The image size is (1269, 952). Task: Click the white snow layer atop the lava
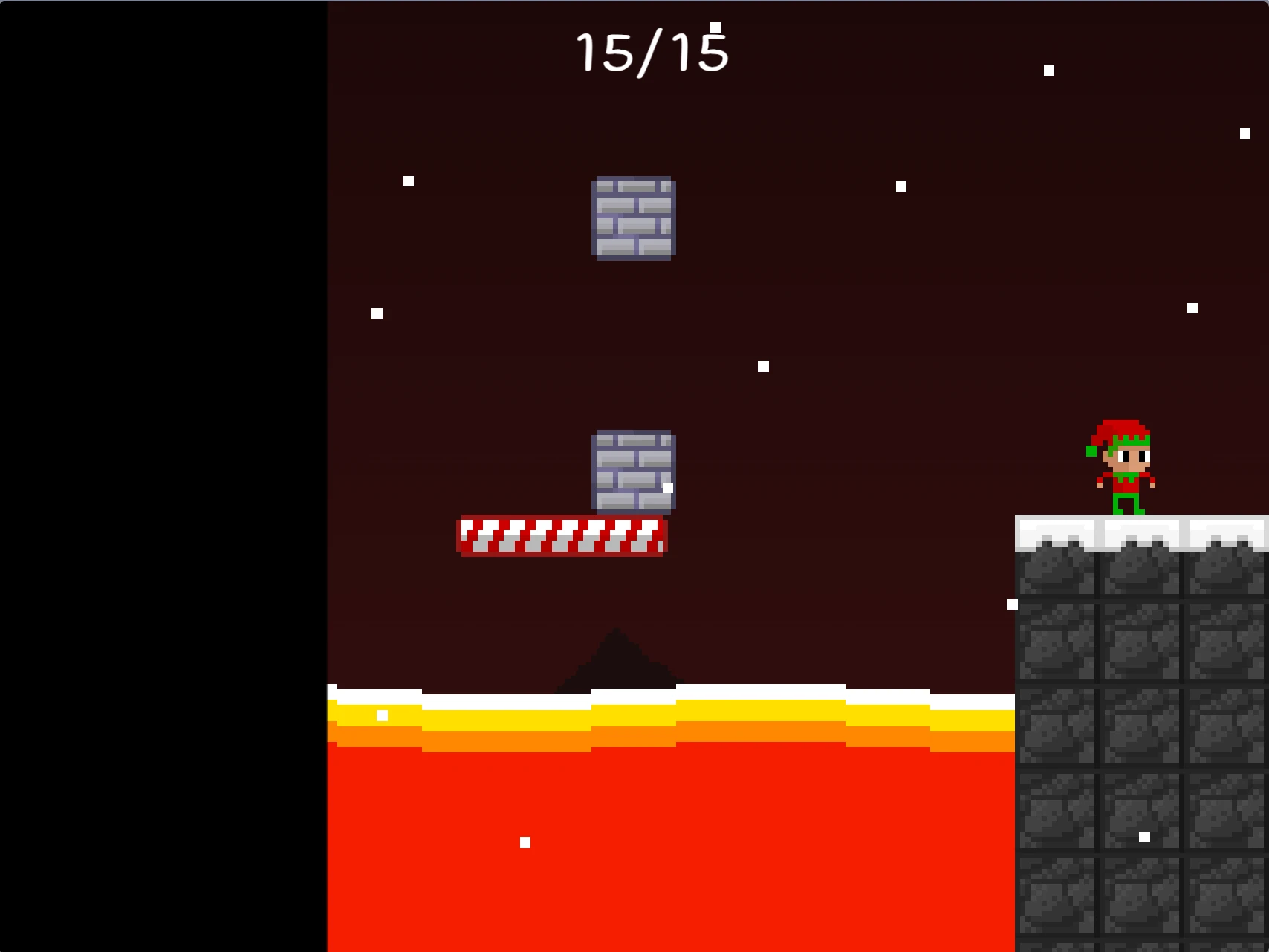click(x=669, y=692)
